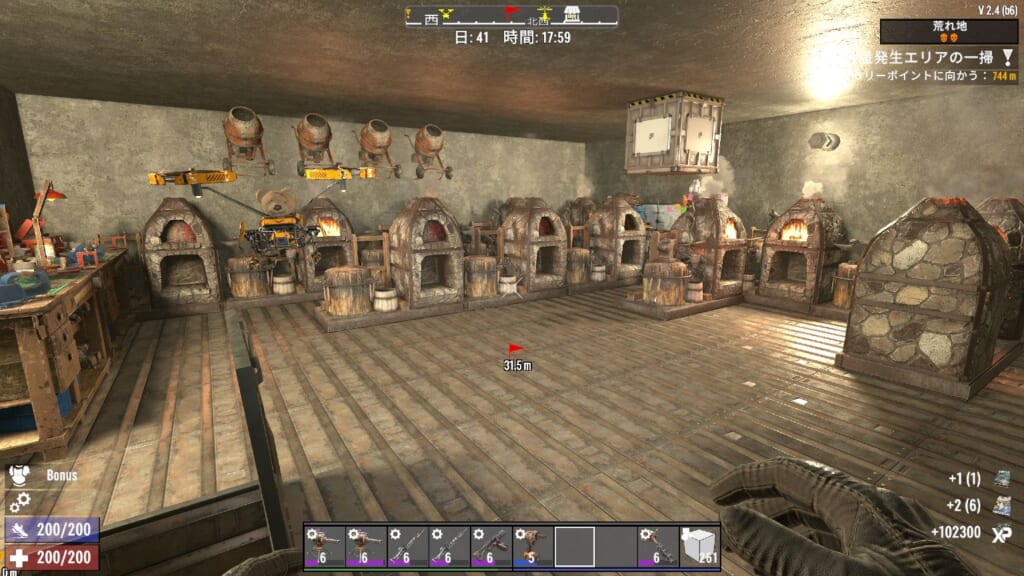Click the red flag waypoint showing 31.5 m
The width and height of the screenshot is (1024, 576).
click(x=516, y=350)
